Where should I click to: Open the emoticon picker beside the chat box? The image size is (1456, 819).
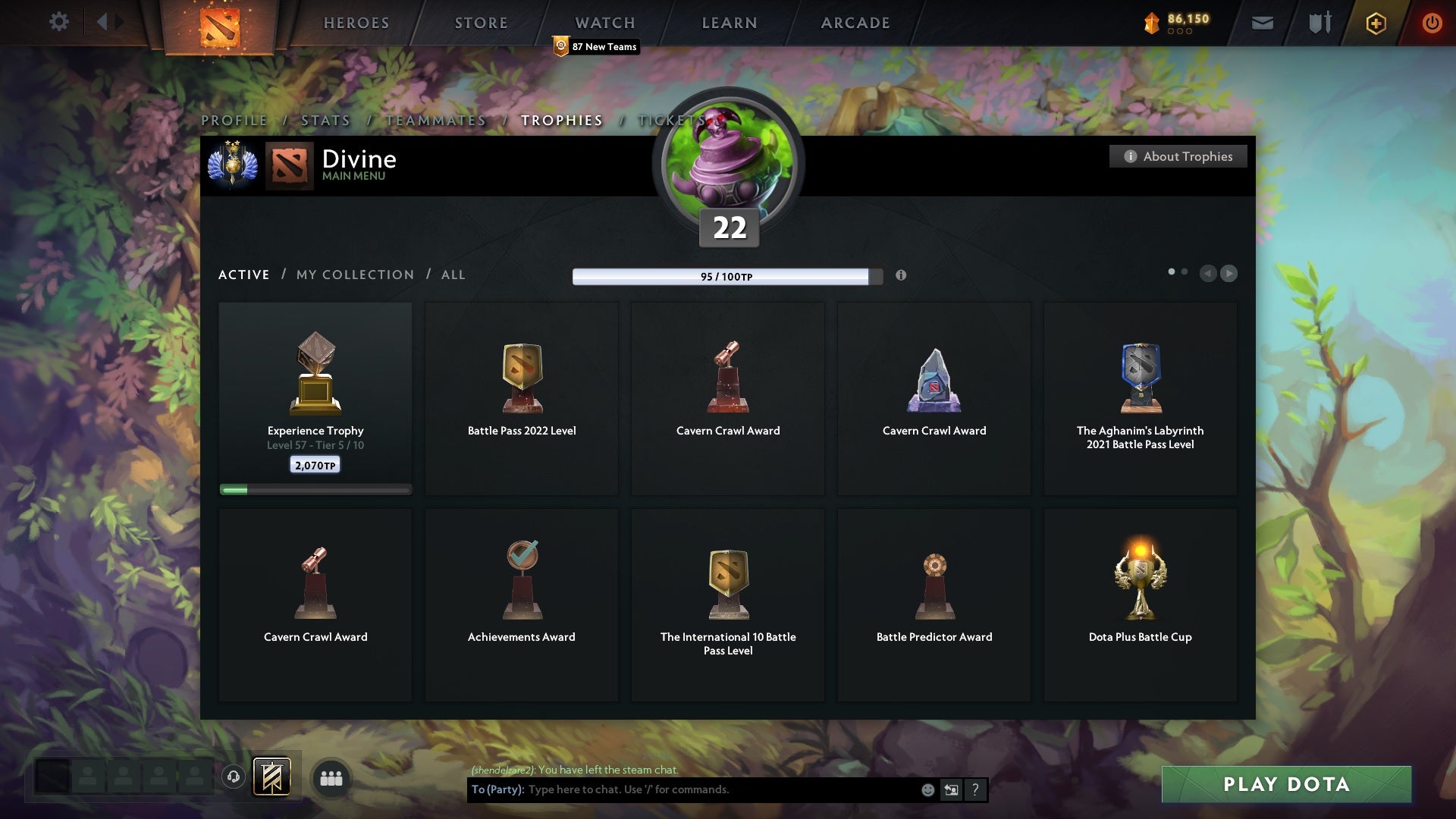(928, 789)
